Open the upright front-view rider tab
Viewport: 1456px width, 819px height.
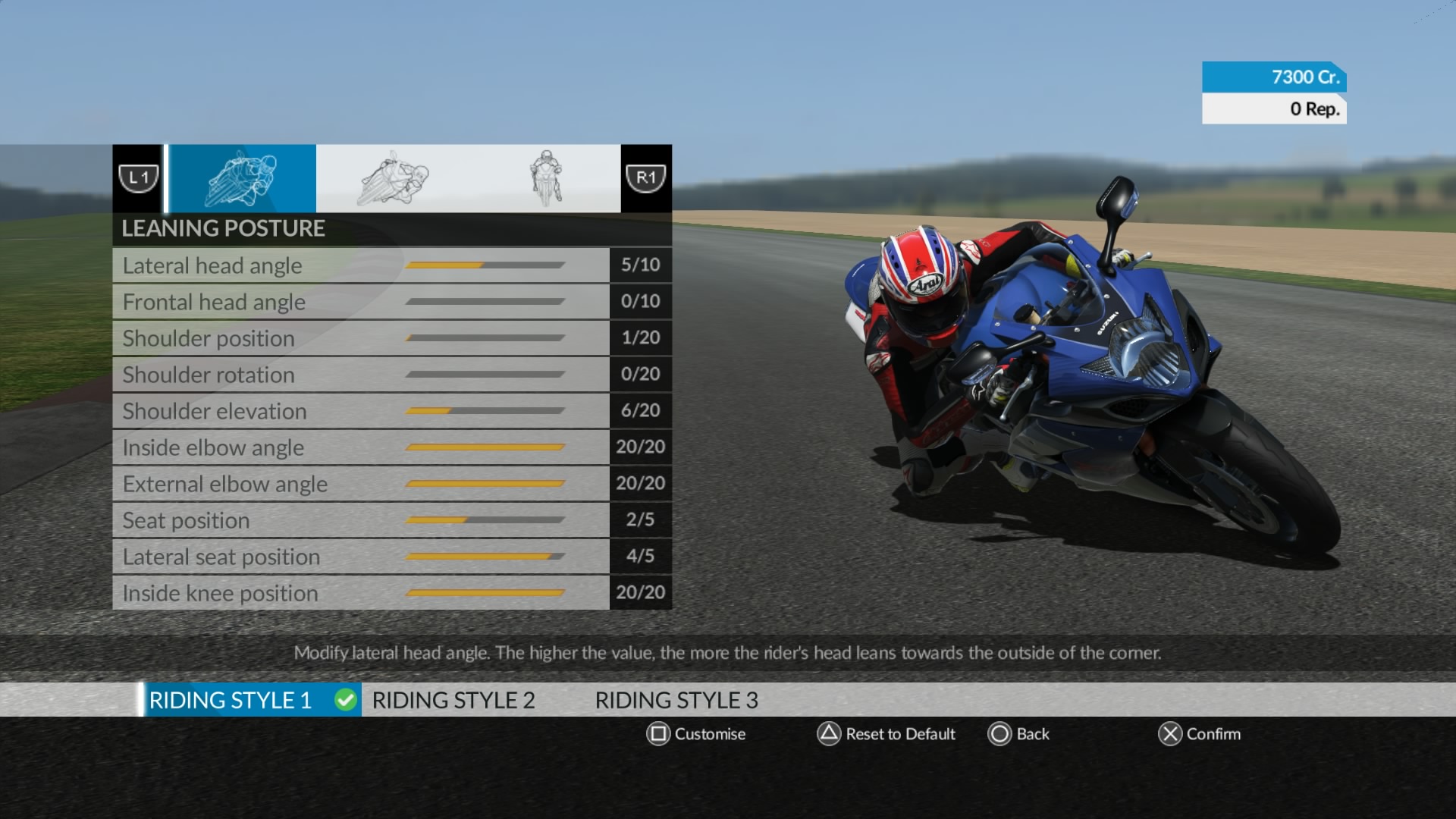point(545,179)
